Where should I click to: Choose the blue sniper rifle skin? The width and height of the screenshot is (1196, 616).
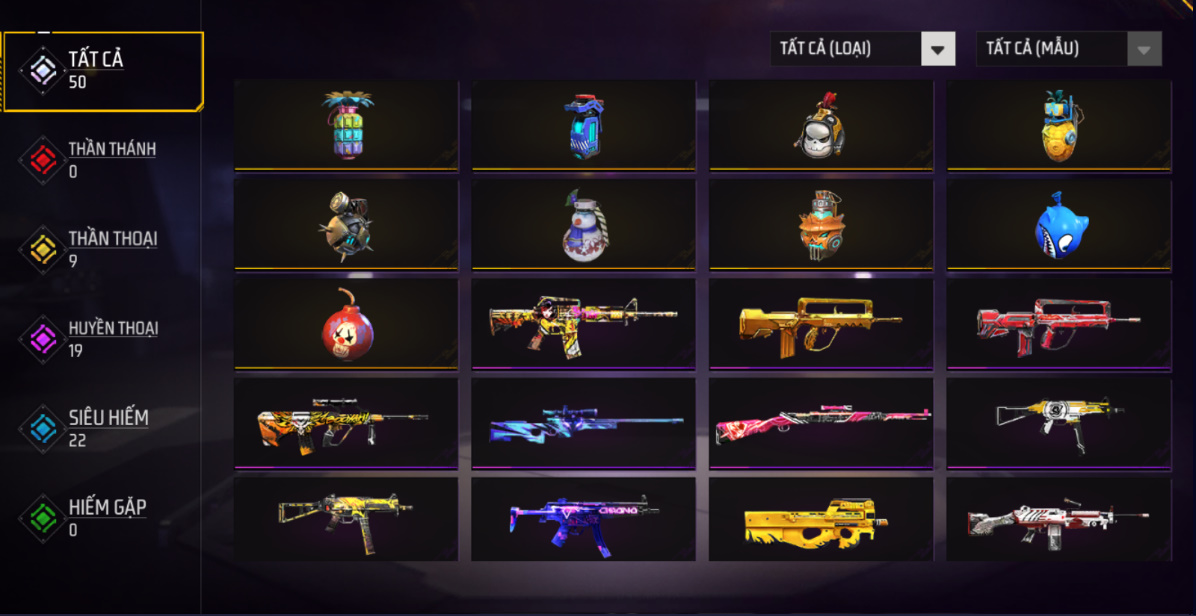pyautogui.click(x=584, y=423)
